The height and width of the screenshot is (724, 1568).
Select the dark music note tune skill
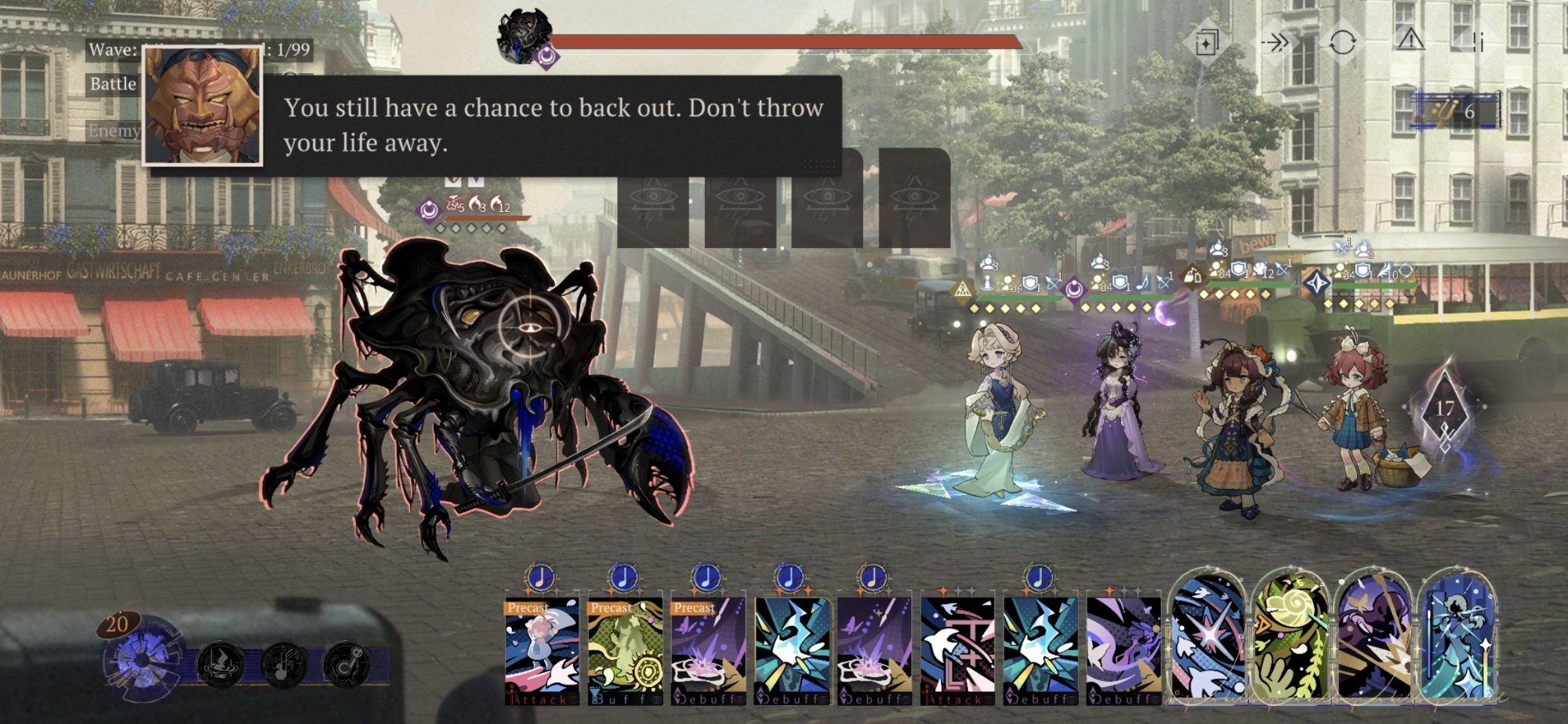(283, 665)
